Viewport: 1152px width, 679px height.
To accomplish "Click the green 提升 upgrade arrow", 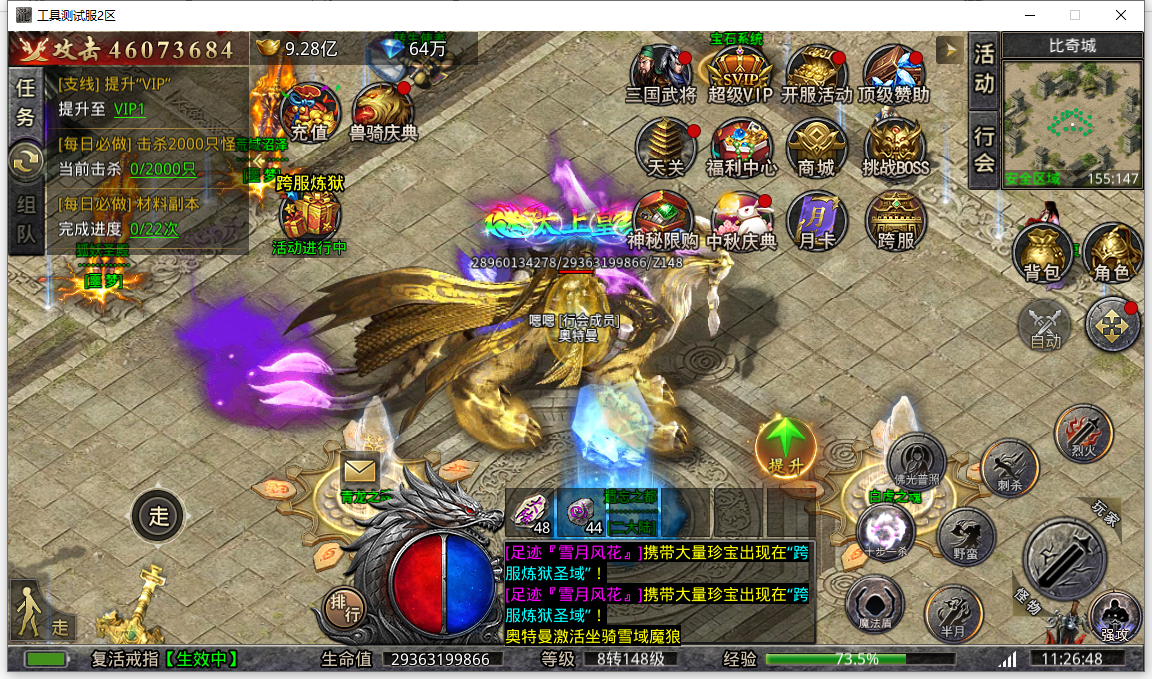I will point(786,446).
